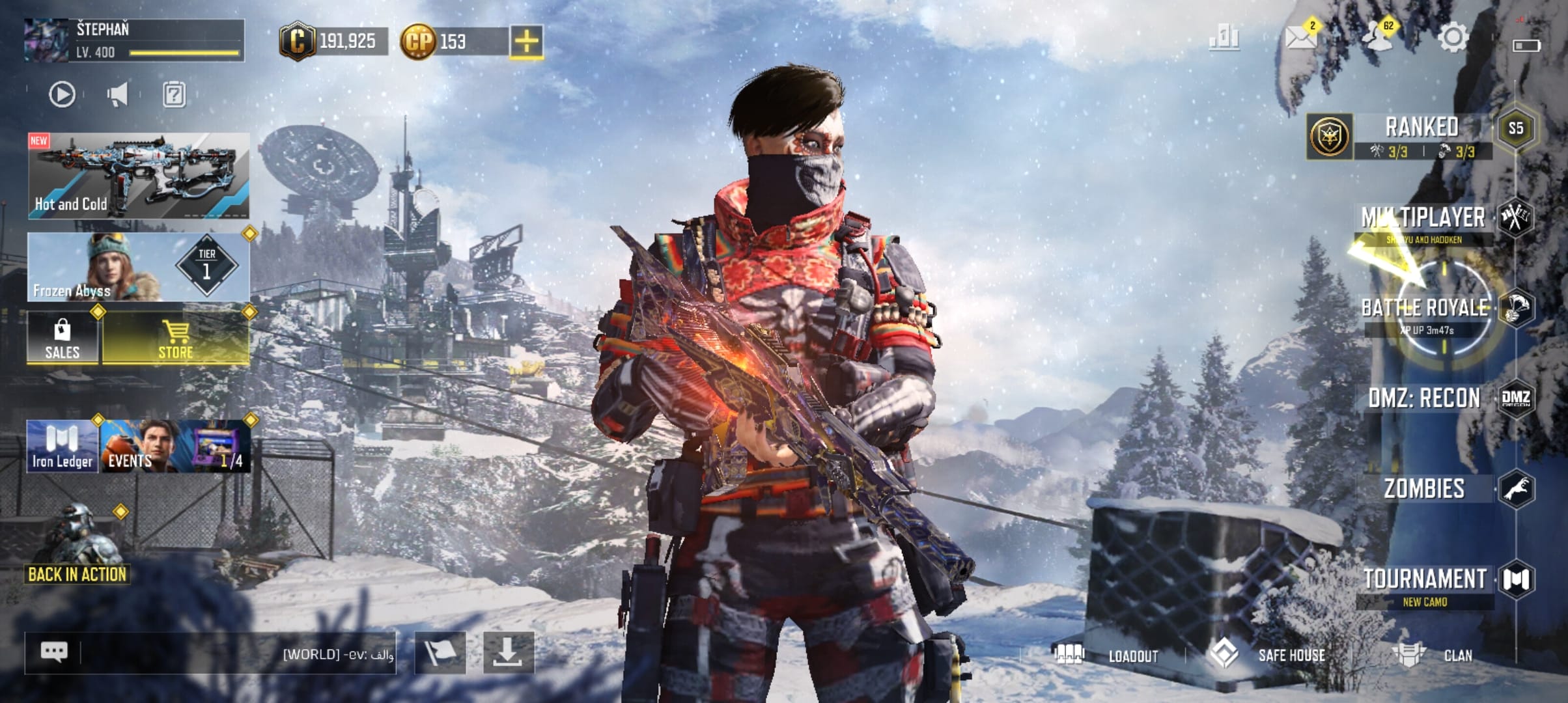
Task: Add more CP with the plus button
Action: (526, 42)
